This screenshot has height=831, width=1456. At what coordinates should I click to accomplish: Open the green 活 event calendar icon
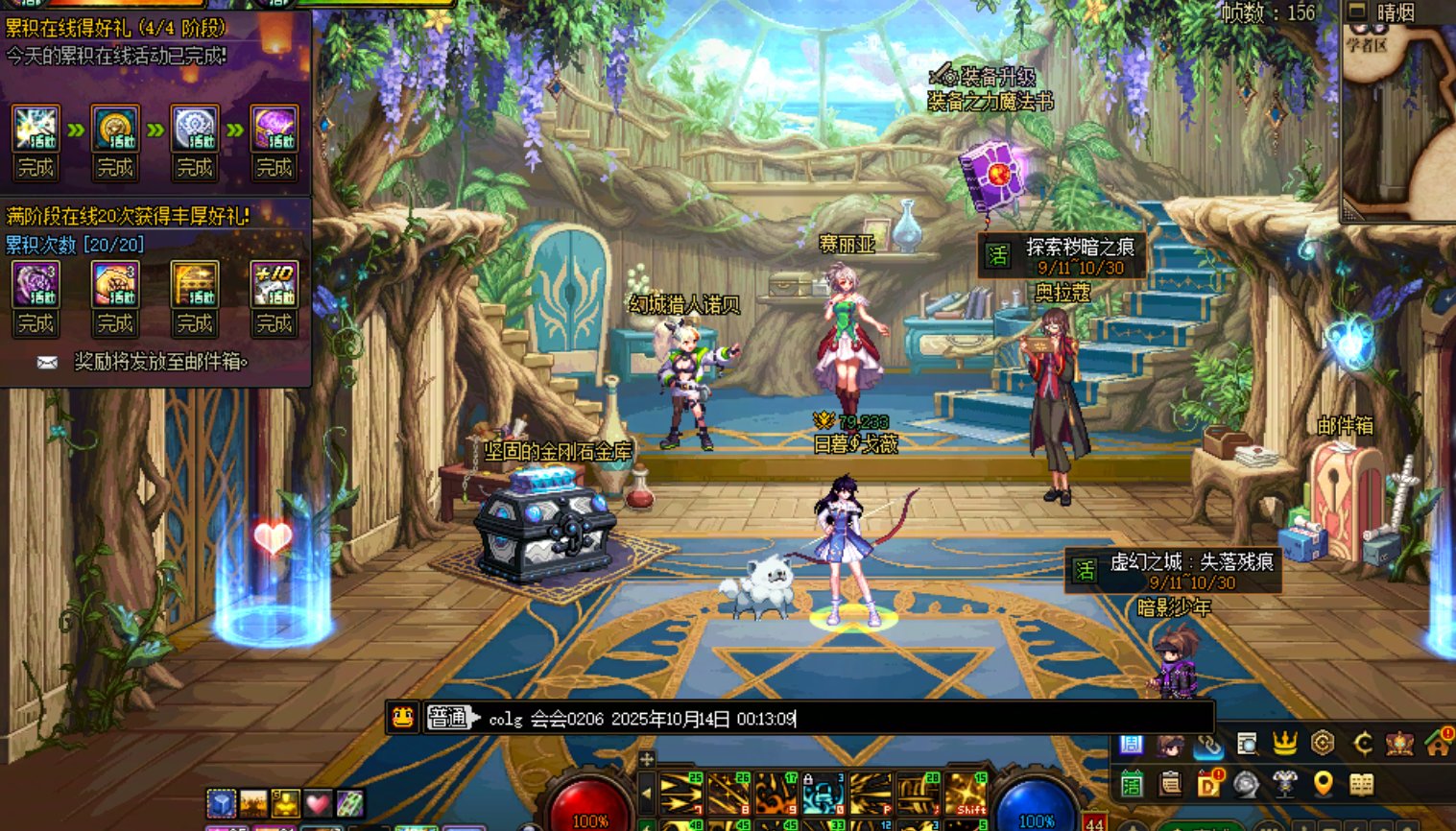[x=1132, y=785]
